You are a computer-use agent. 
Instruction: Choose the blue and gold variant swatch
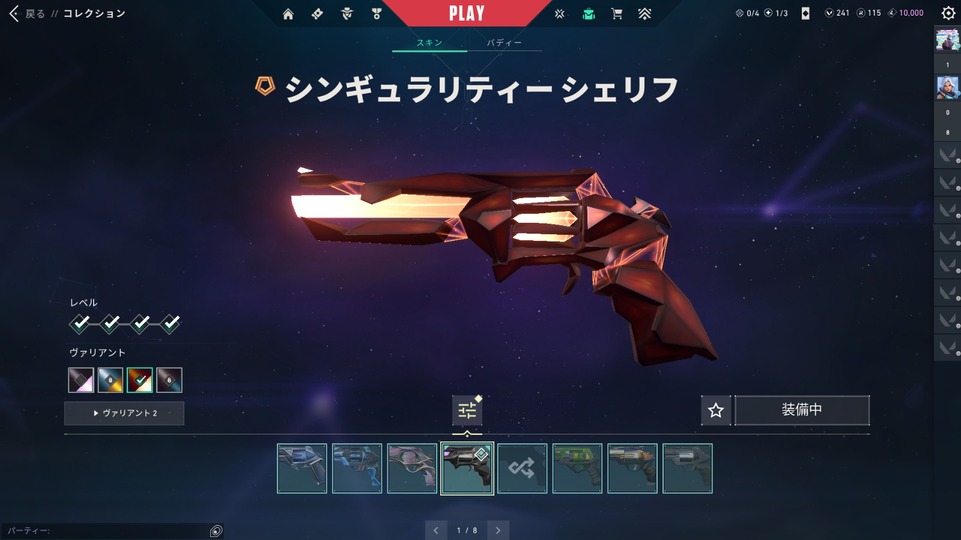click(110, 380)
